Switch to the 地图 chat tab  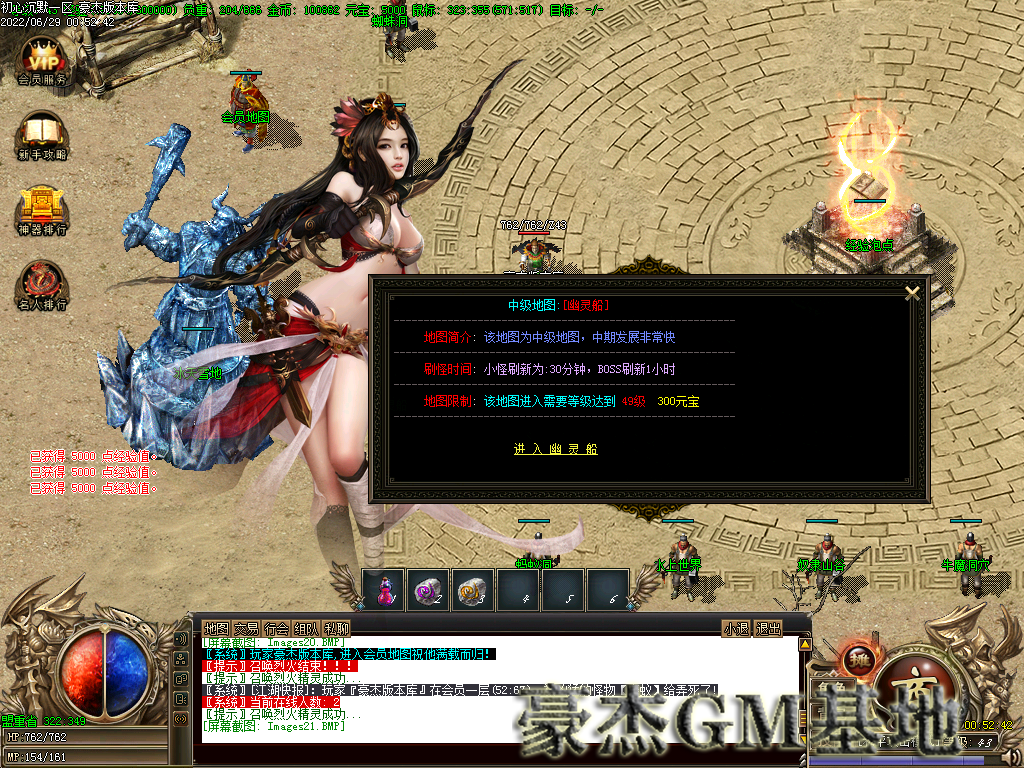[217, 628]
